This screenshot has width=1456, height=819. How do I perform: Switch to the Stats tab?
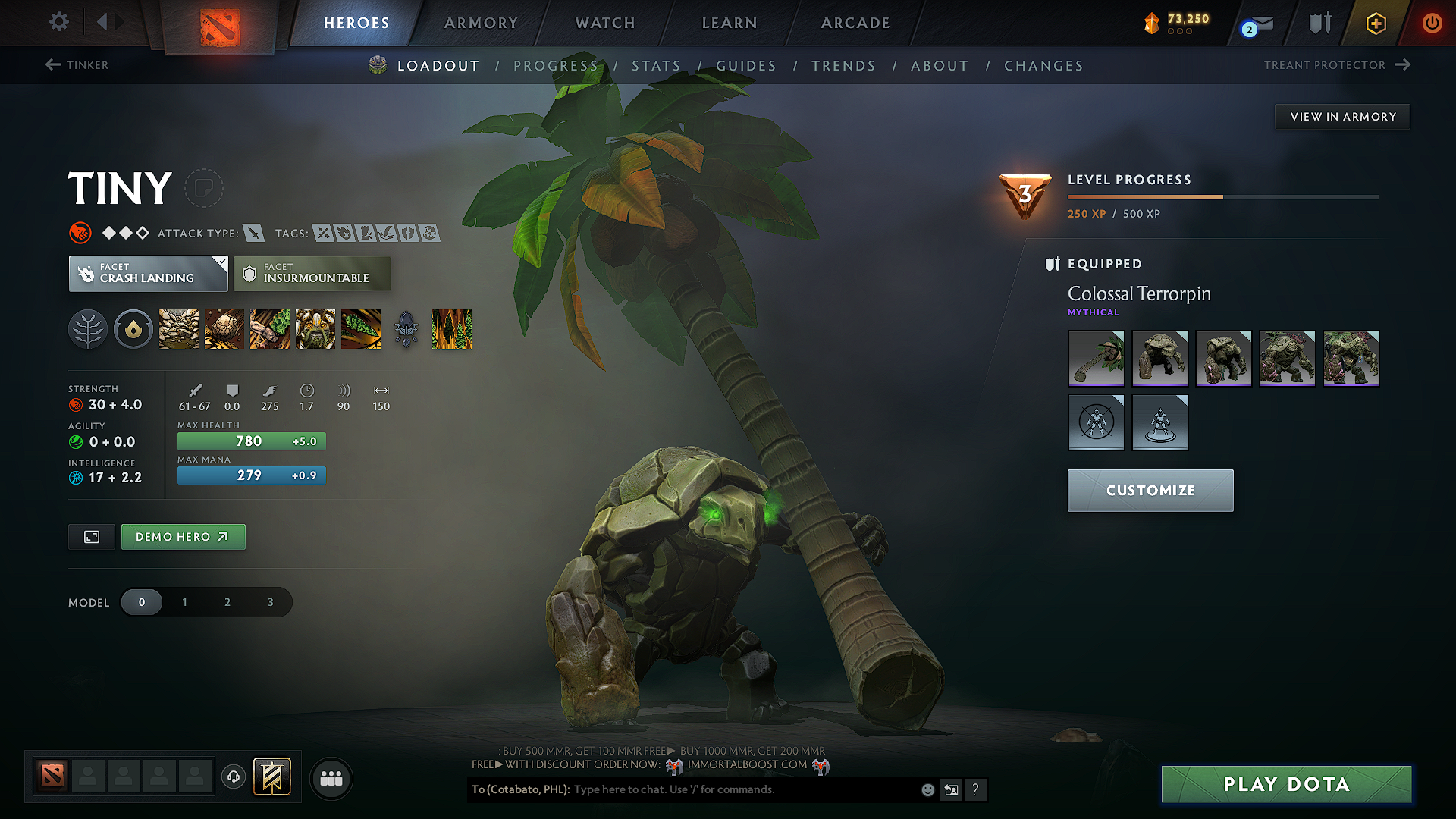coord(657,65)
